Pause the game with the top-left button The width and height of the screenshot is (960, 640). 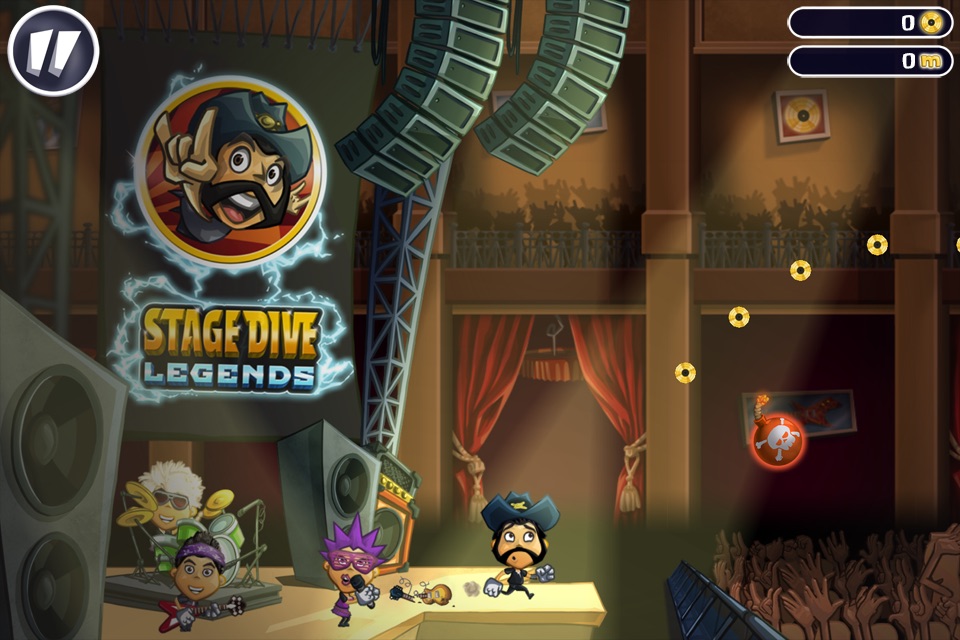(x=53, y=51)
